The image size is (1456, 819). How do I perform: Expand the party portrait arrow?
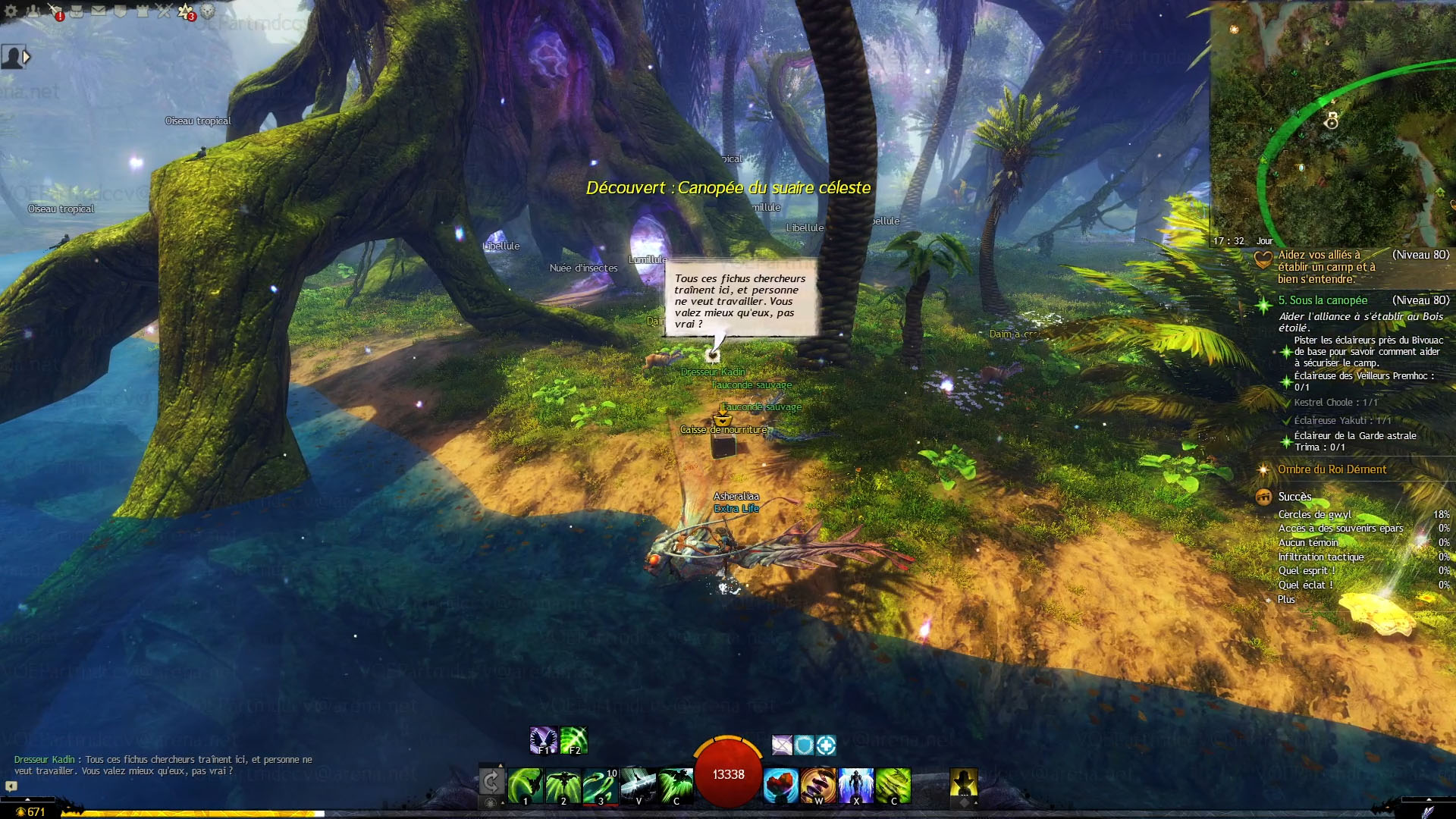27,57
